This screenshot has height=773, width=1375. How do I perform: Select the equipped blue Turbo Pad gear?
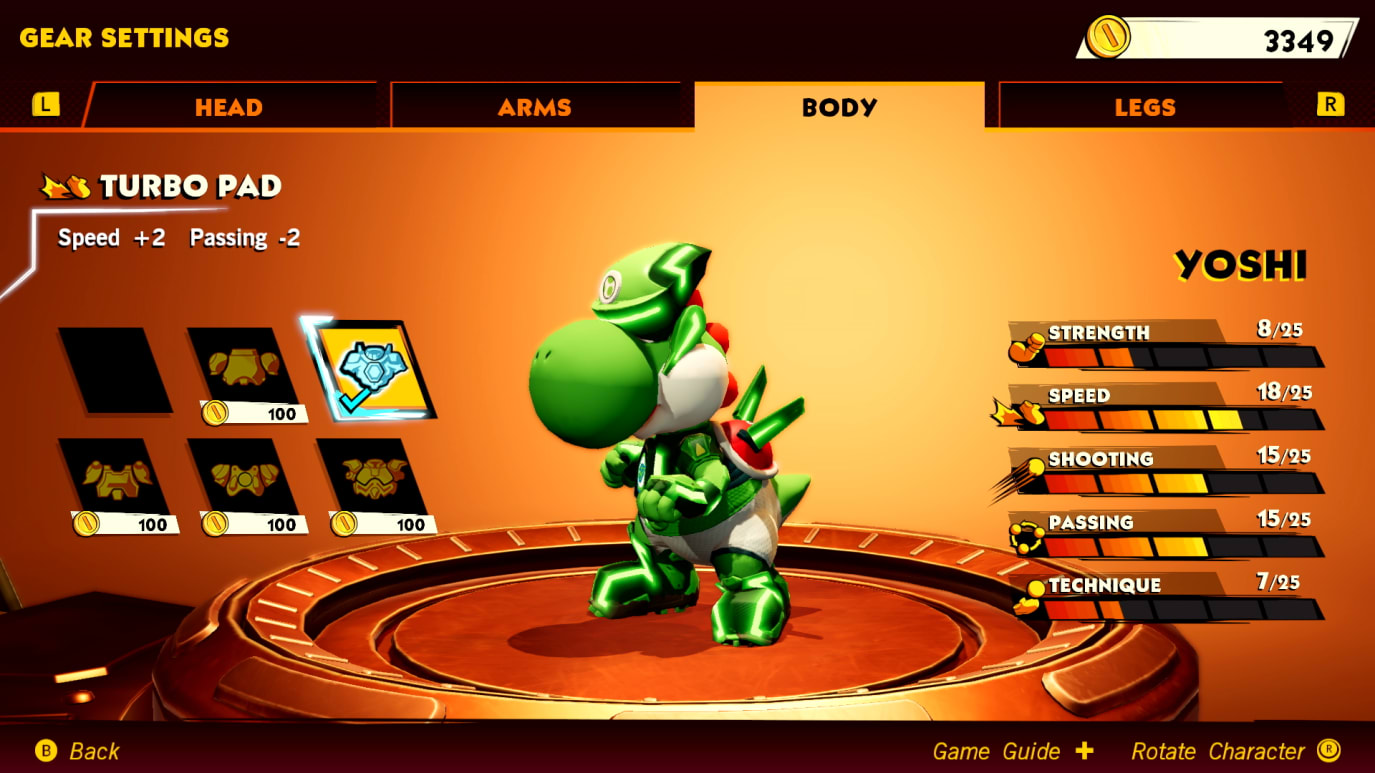coord(372,370)
